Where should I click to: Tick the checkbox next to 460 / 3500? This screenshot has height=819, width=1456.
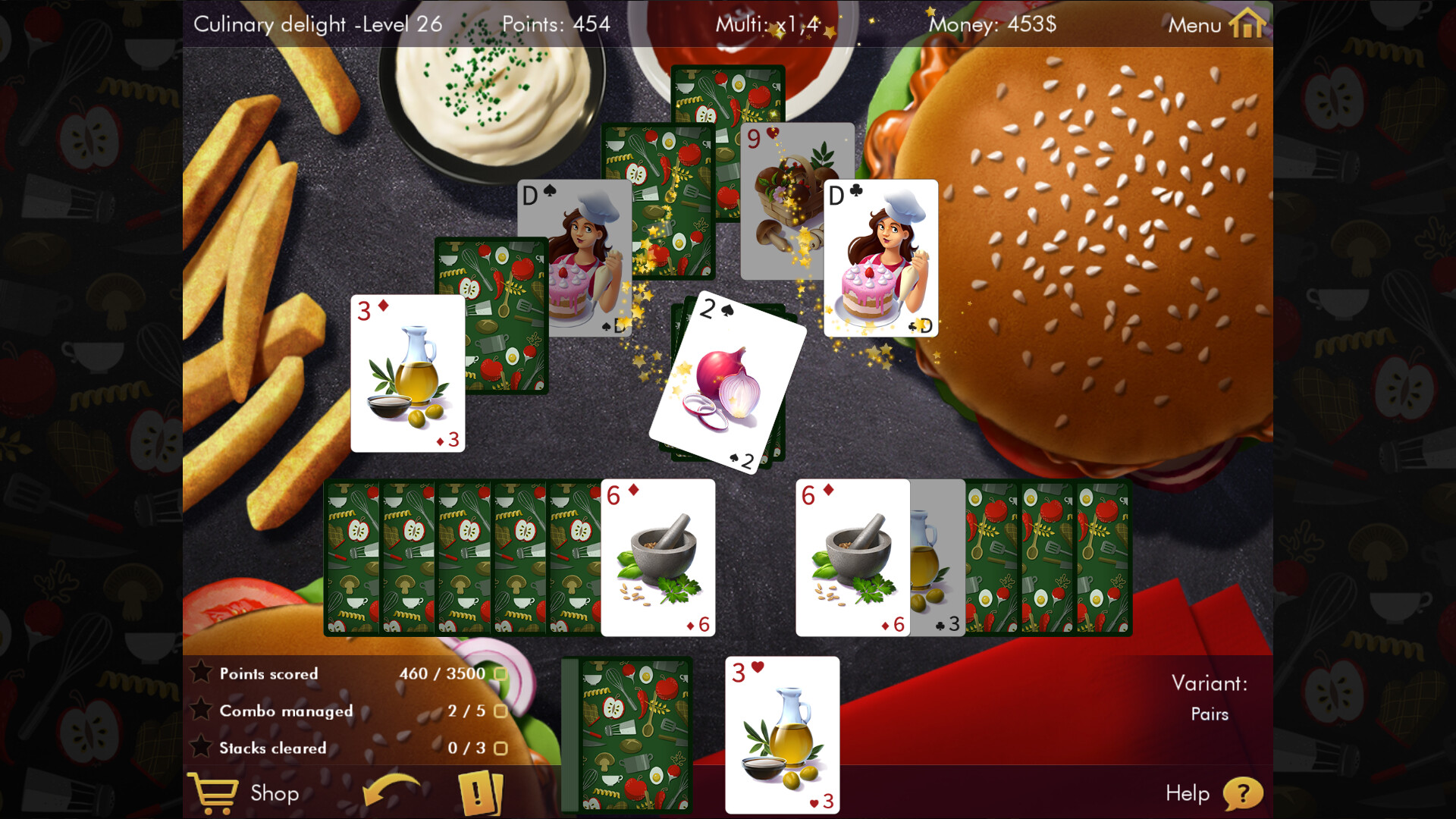click(500, 673)
